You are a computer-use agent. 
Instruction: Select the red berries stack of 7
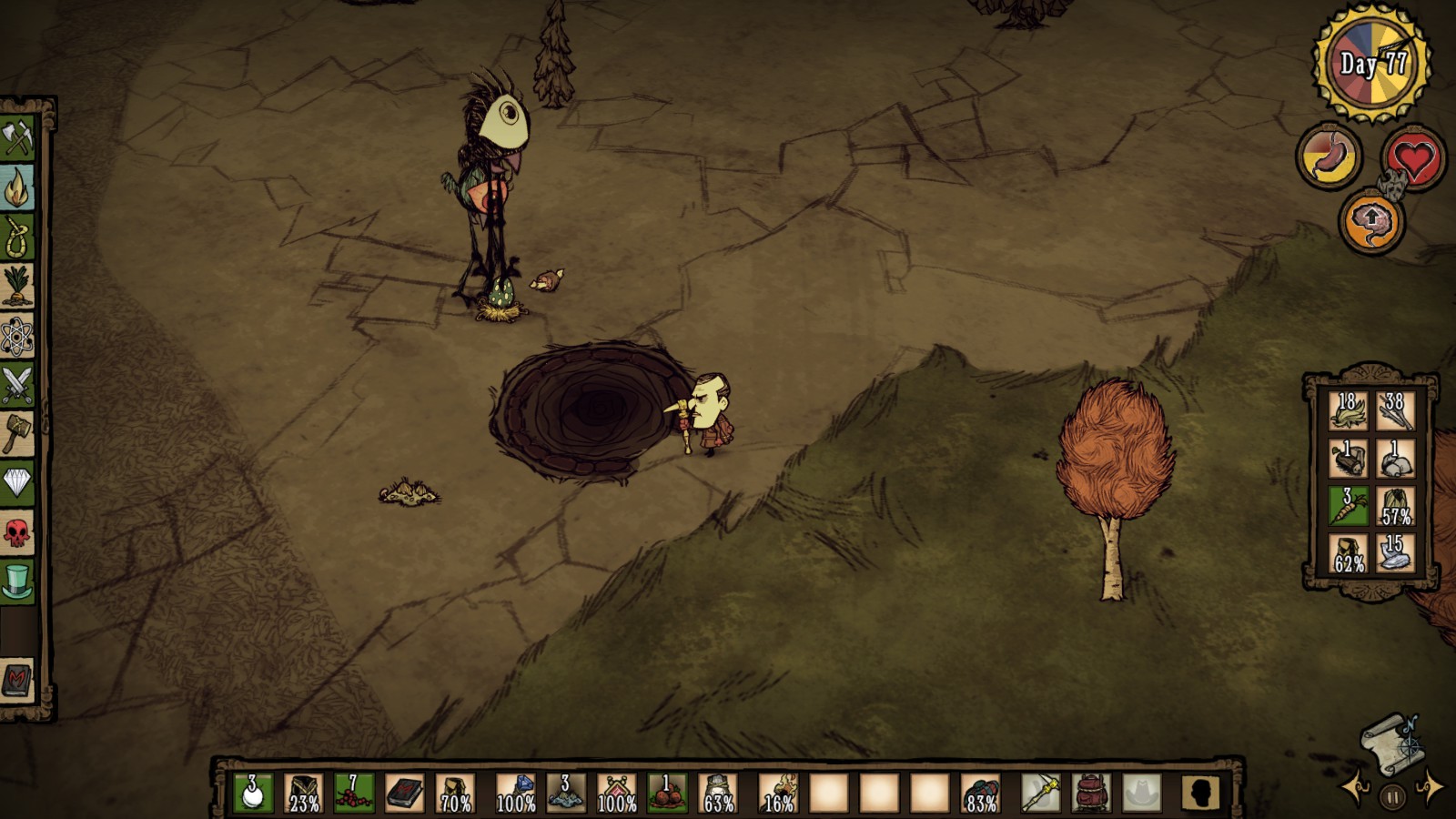click(x=353, y=794)
